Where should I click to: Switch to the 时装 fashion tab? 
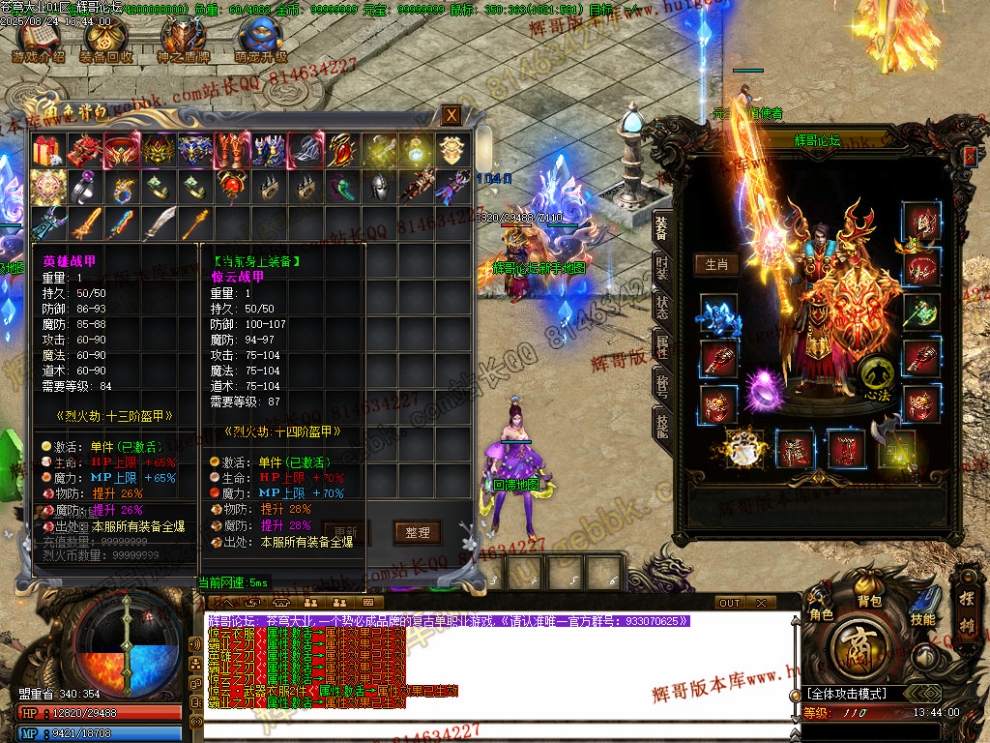(661, 268)
